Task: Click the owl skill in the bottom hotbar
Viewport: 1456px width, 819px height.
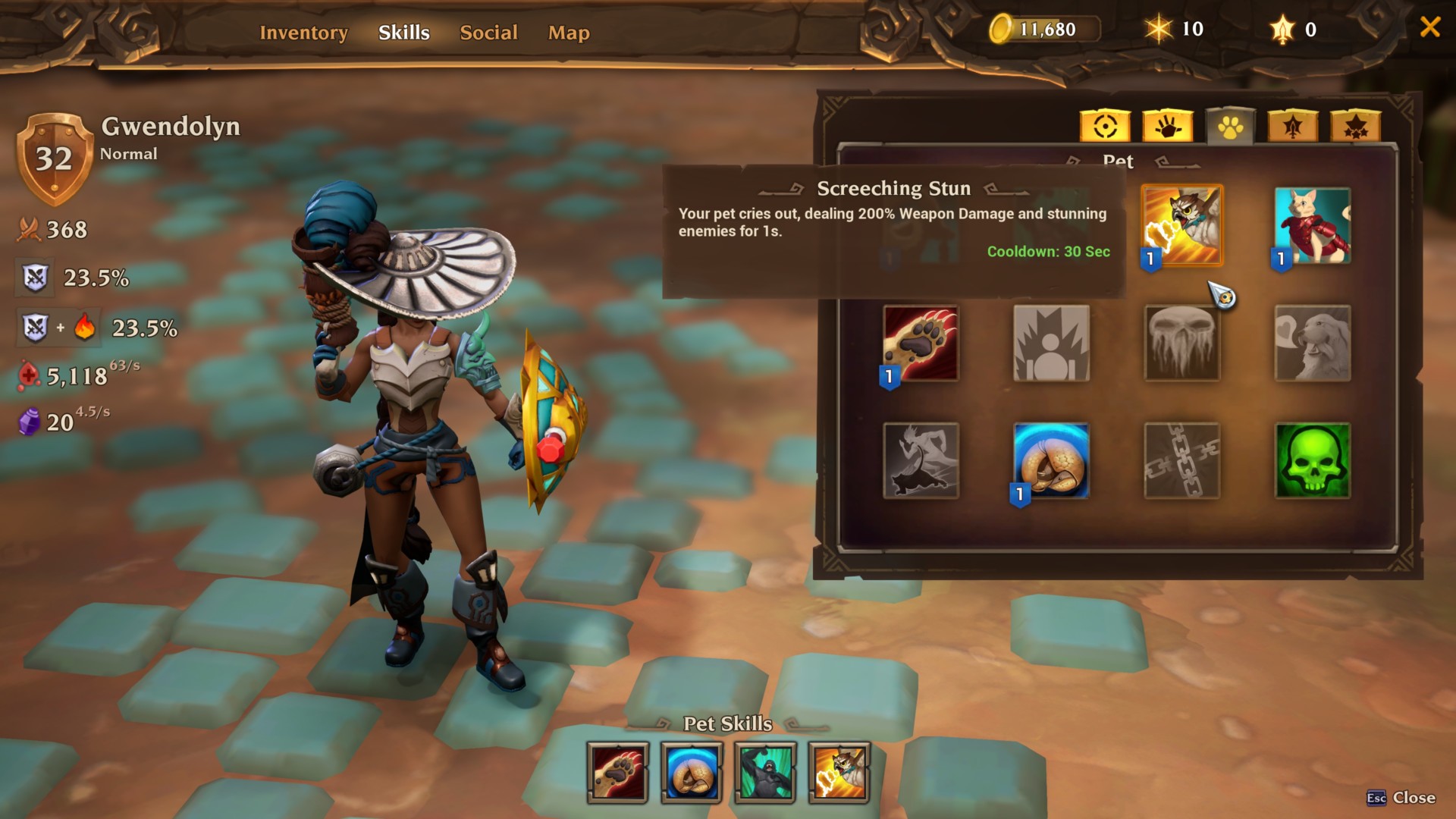Action: (838, 772)
